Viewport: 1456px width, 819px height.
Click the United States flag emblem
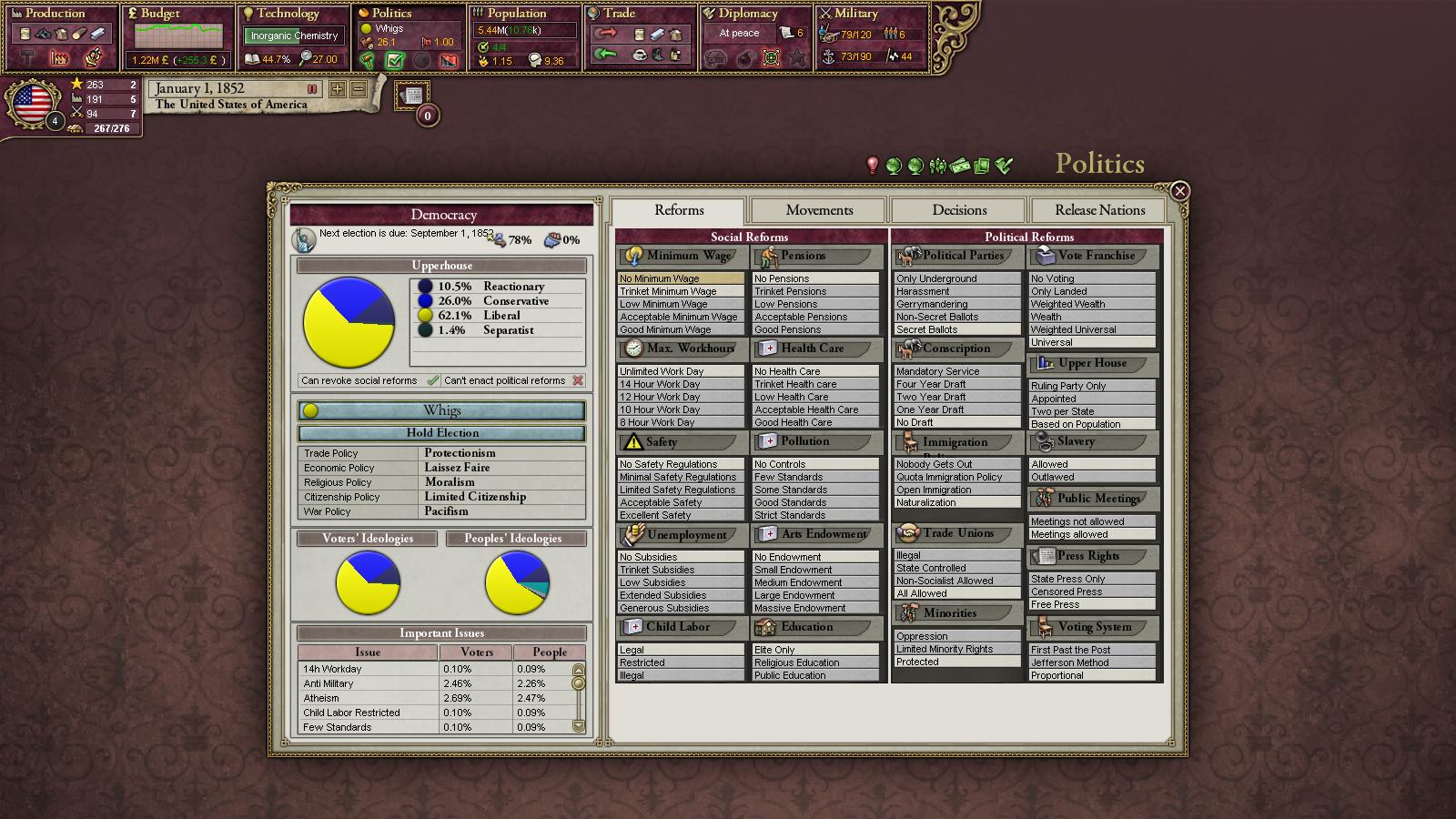coord(33,104)
